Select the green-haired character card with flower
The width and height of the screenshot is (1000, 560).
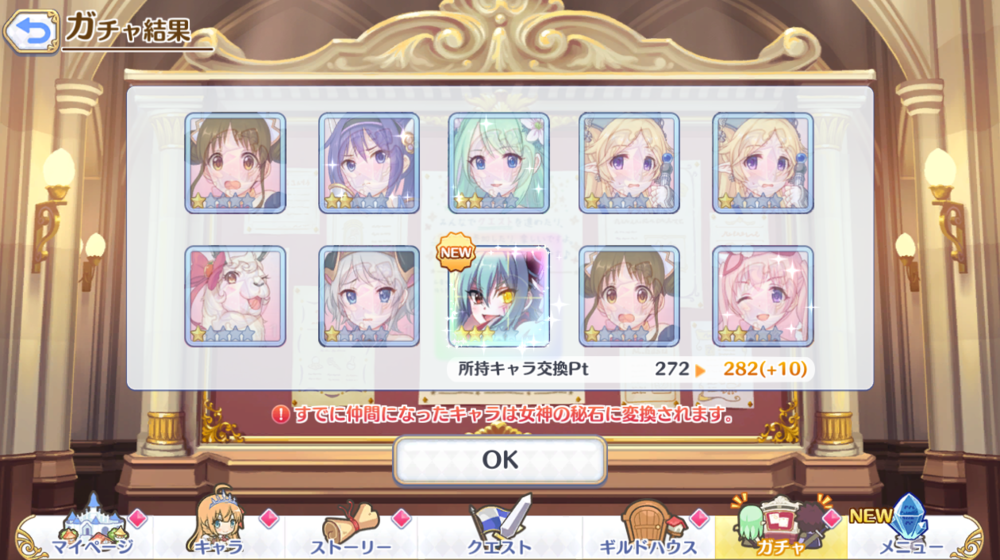[499, 162]
